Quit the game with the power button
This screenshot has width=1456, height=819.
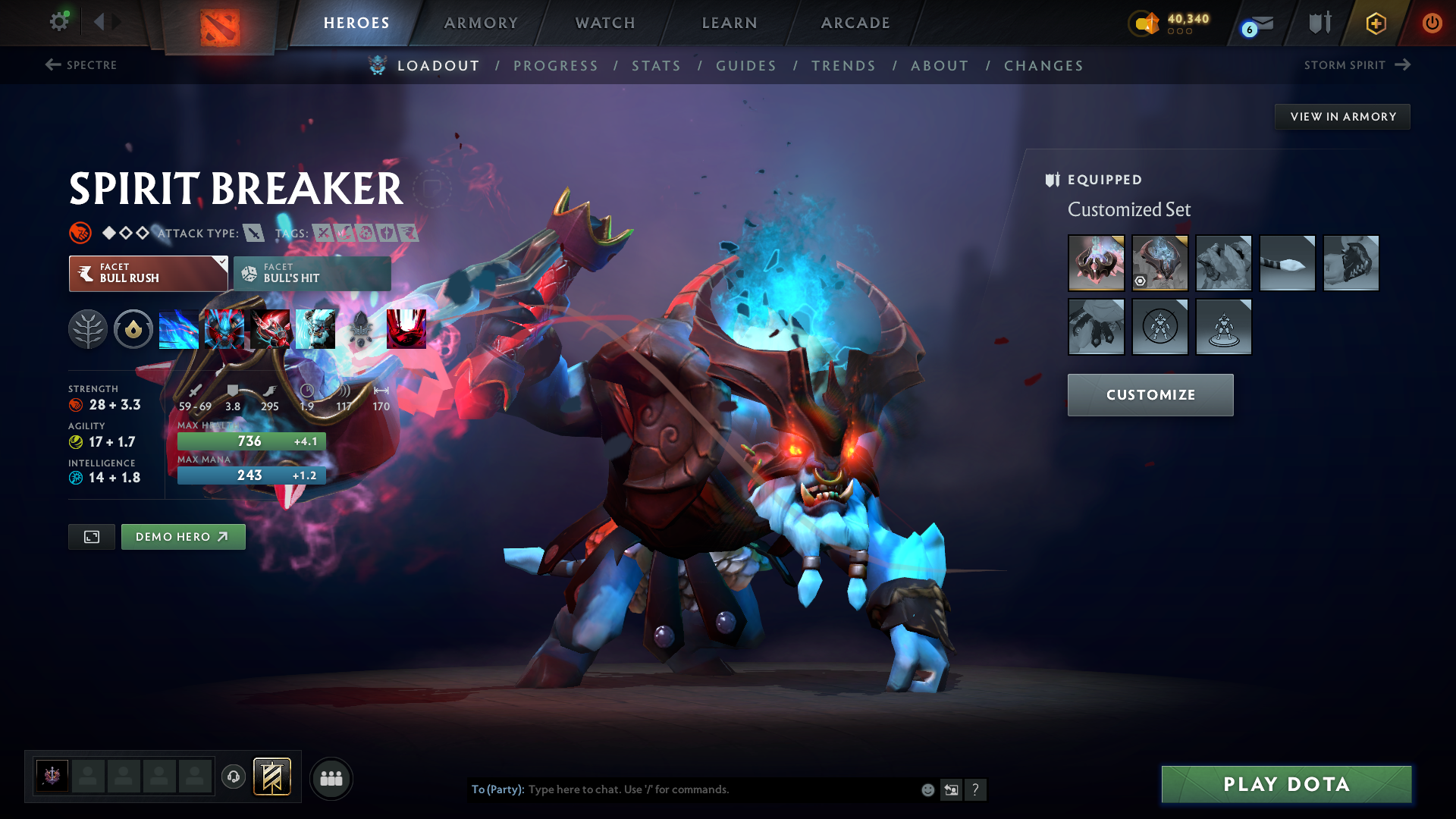[1432, 23]
